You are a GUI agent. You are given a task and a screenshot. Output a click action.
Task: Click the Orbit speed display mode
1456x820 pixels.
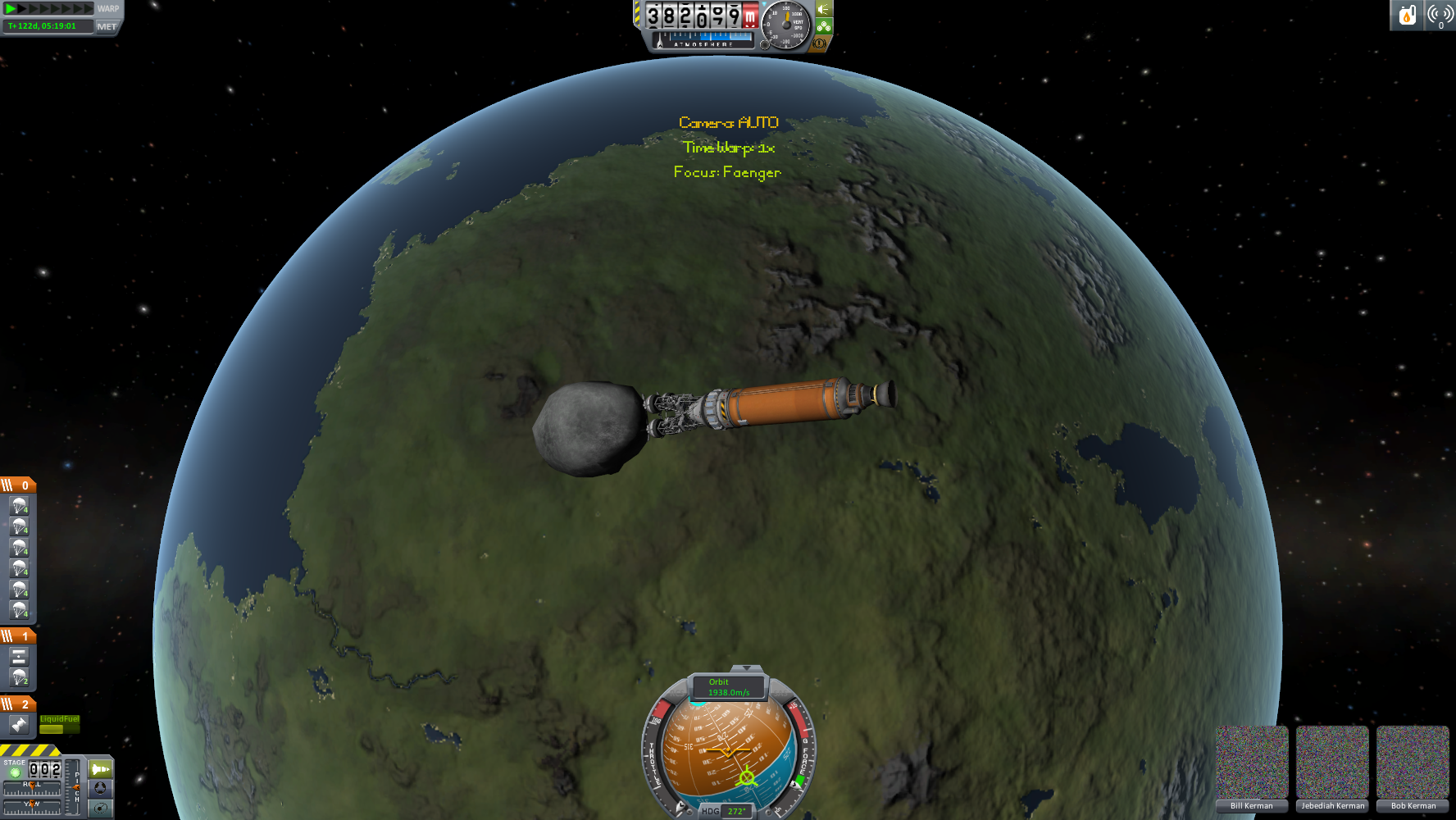click(x=728, y=687)
